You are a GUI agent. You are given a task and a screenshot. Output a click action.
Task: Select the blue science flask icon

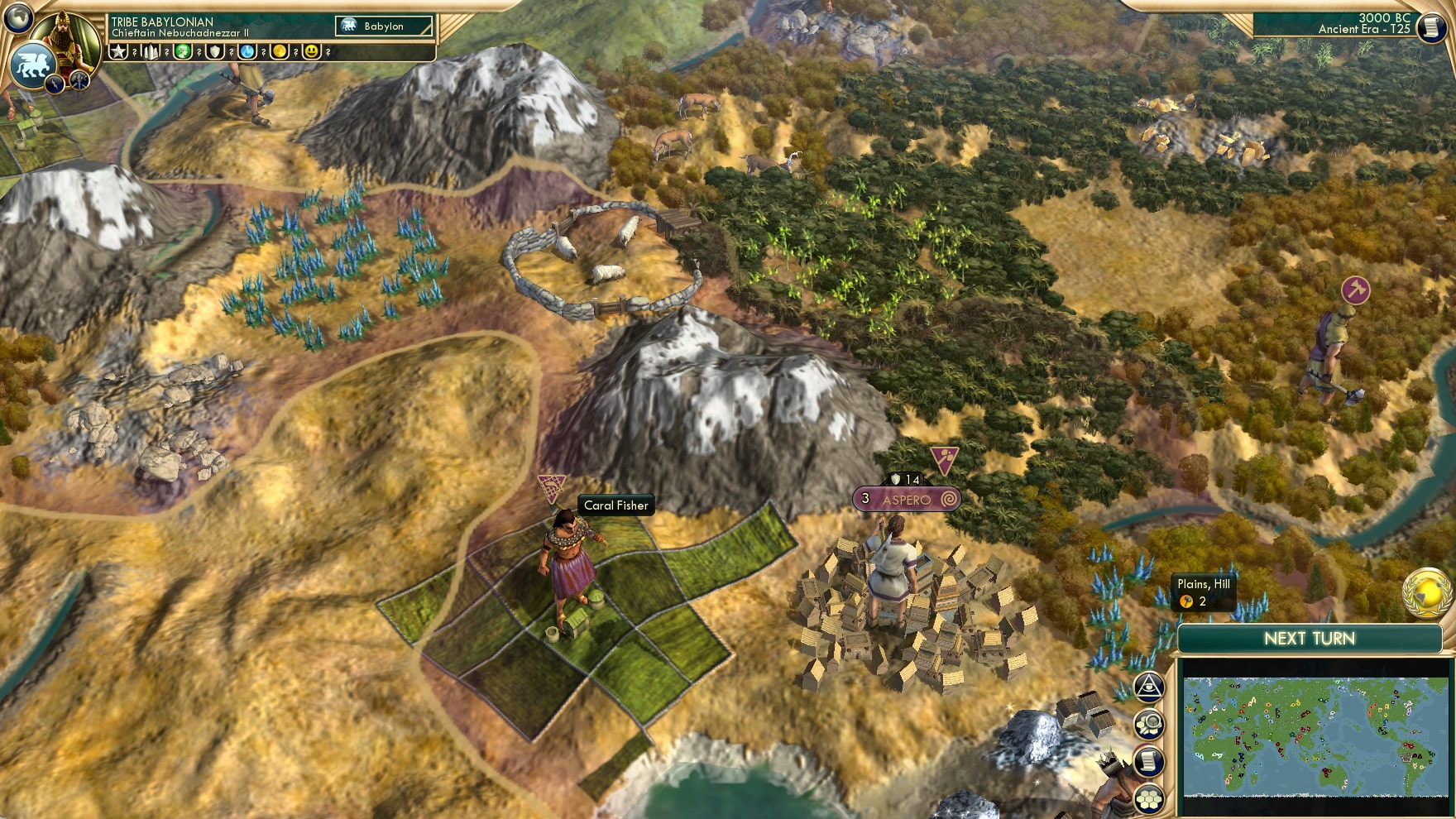click(247, 51)
